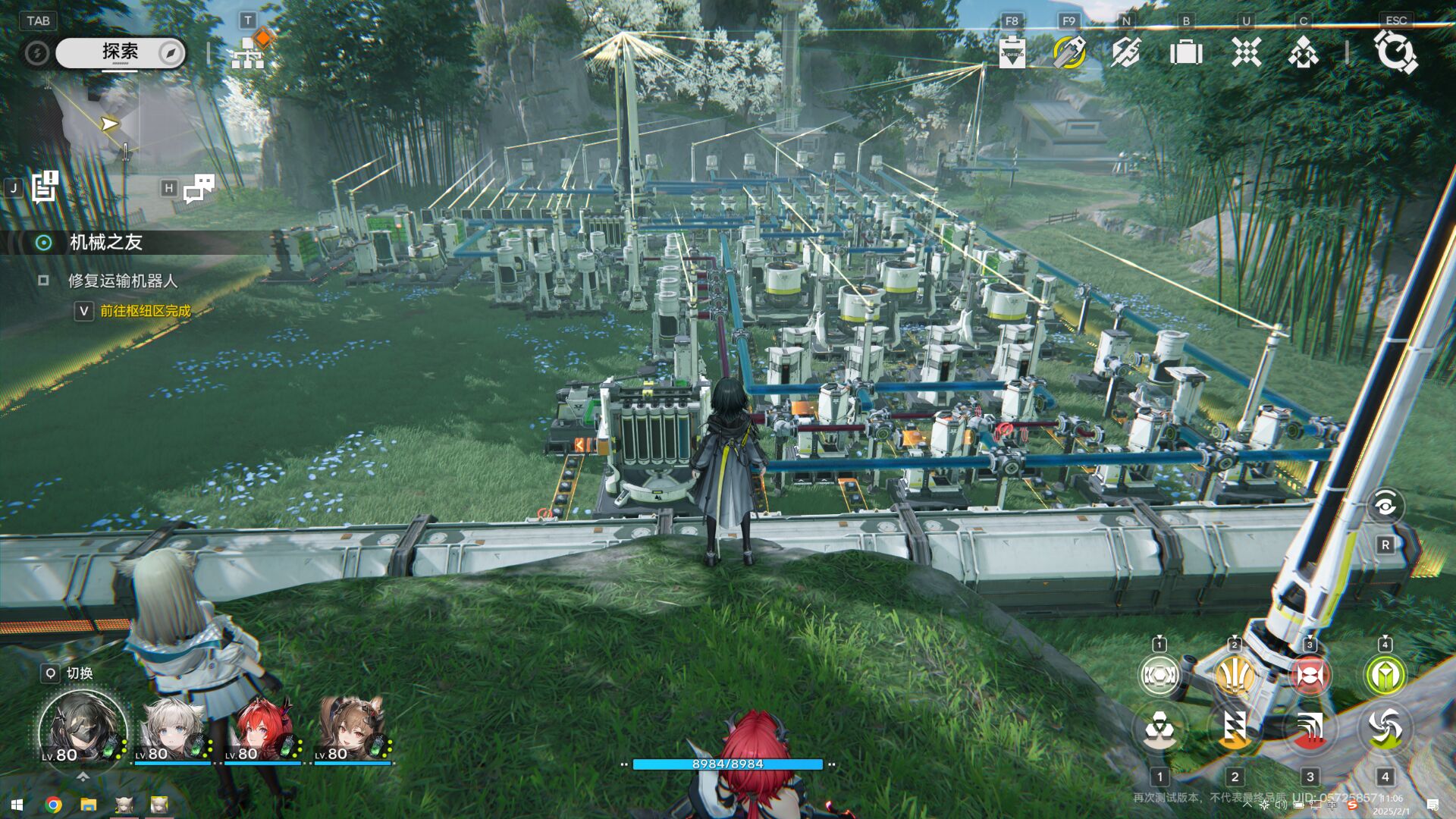Open the tech tree icon with orange marker

pyautogui.click(x=249, y=52)
